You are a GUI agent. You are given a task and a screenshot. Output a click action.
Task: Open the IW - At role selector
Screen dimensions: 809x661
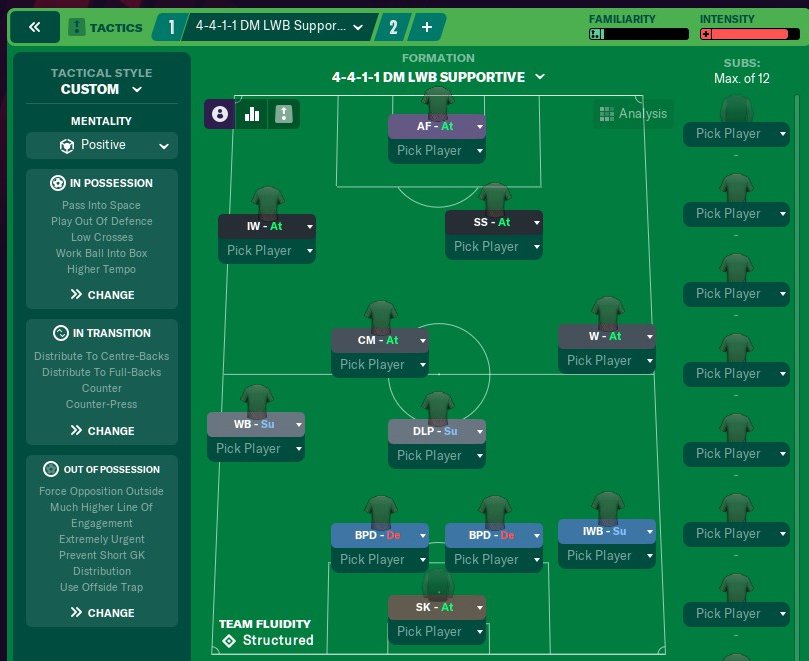tap(266, 226)
